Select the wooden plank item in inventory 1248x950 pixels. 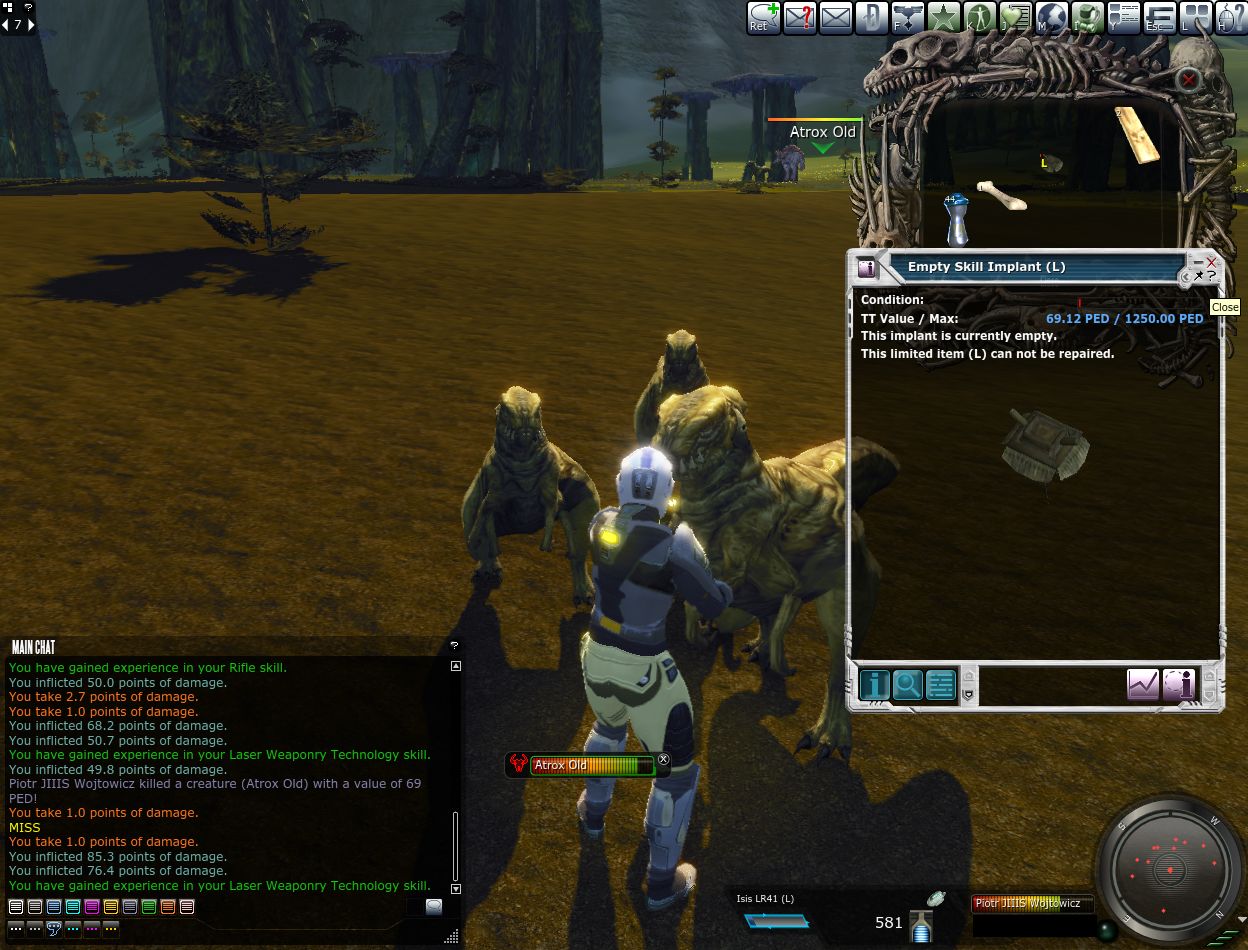[1137, 133]
